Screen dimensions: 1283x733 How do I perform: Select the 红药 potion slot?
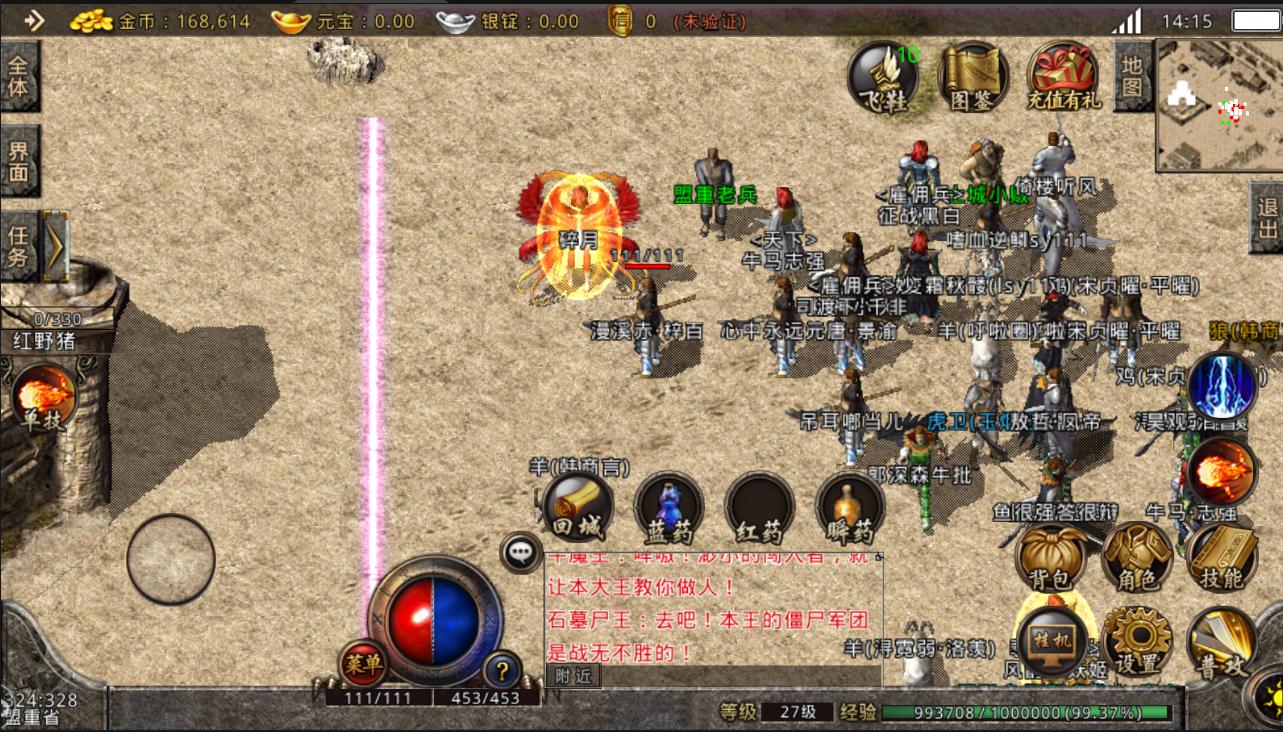point(759,506)
